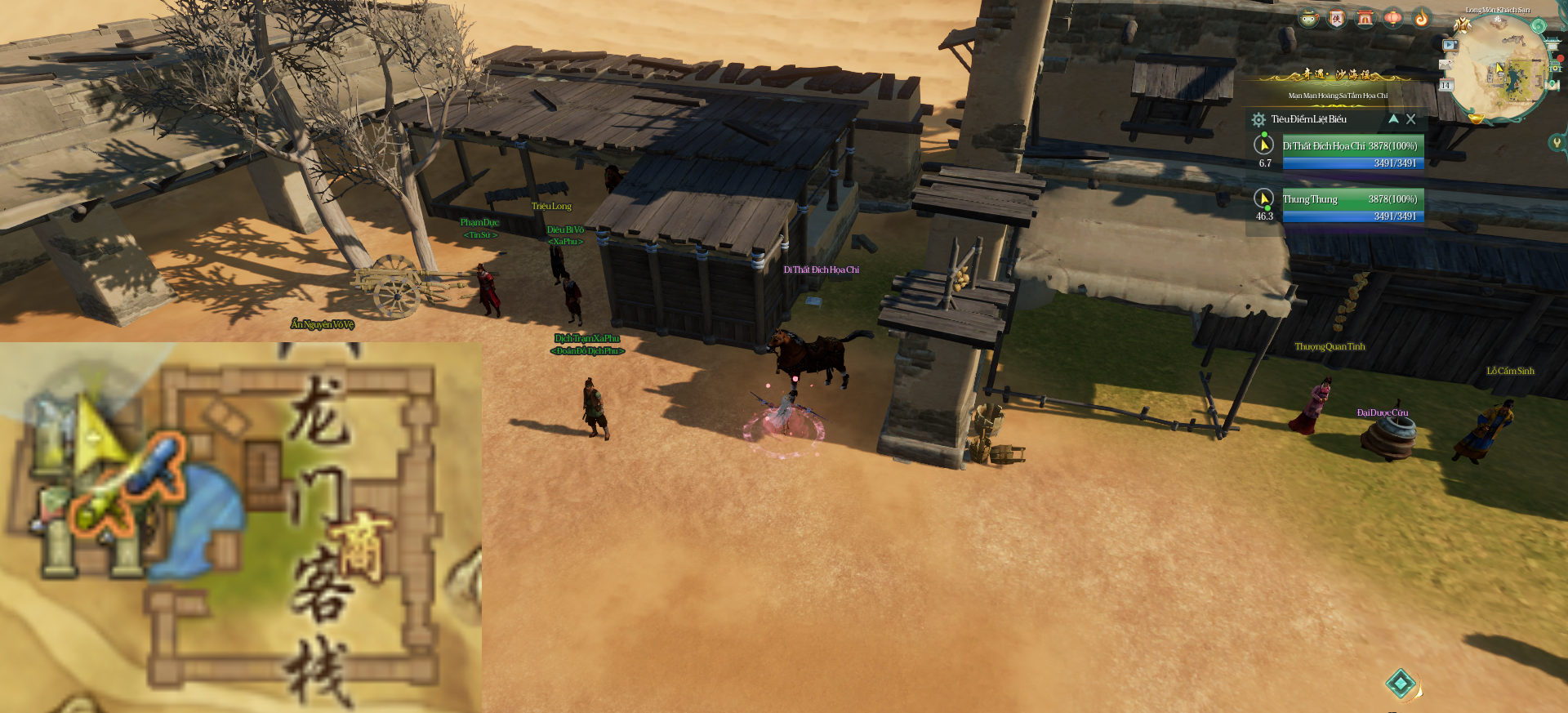Image resolution: width=1568 pixels, height=713 pixels.
Task: Select the red lantern icon
Action: pos(1393,18)
